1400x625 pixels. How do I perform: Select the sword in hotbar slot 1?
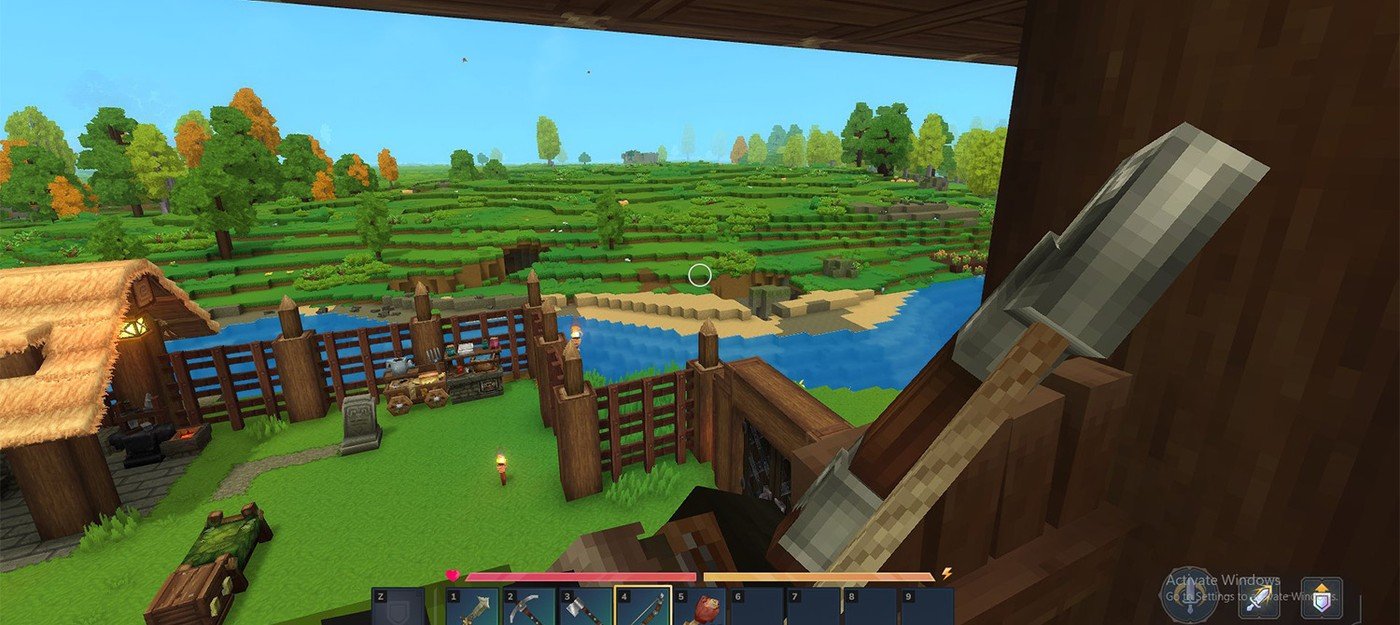(473, 607)
